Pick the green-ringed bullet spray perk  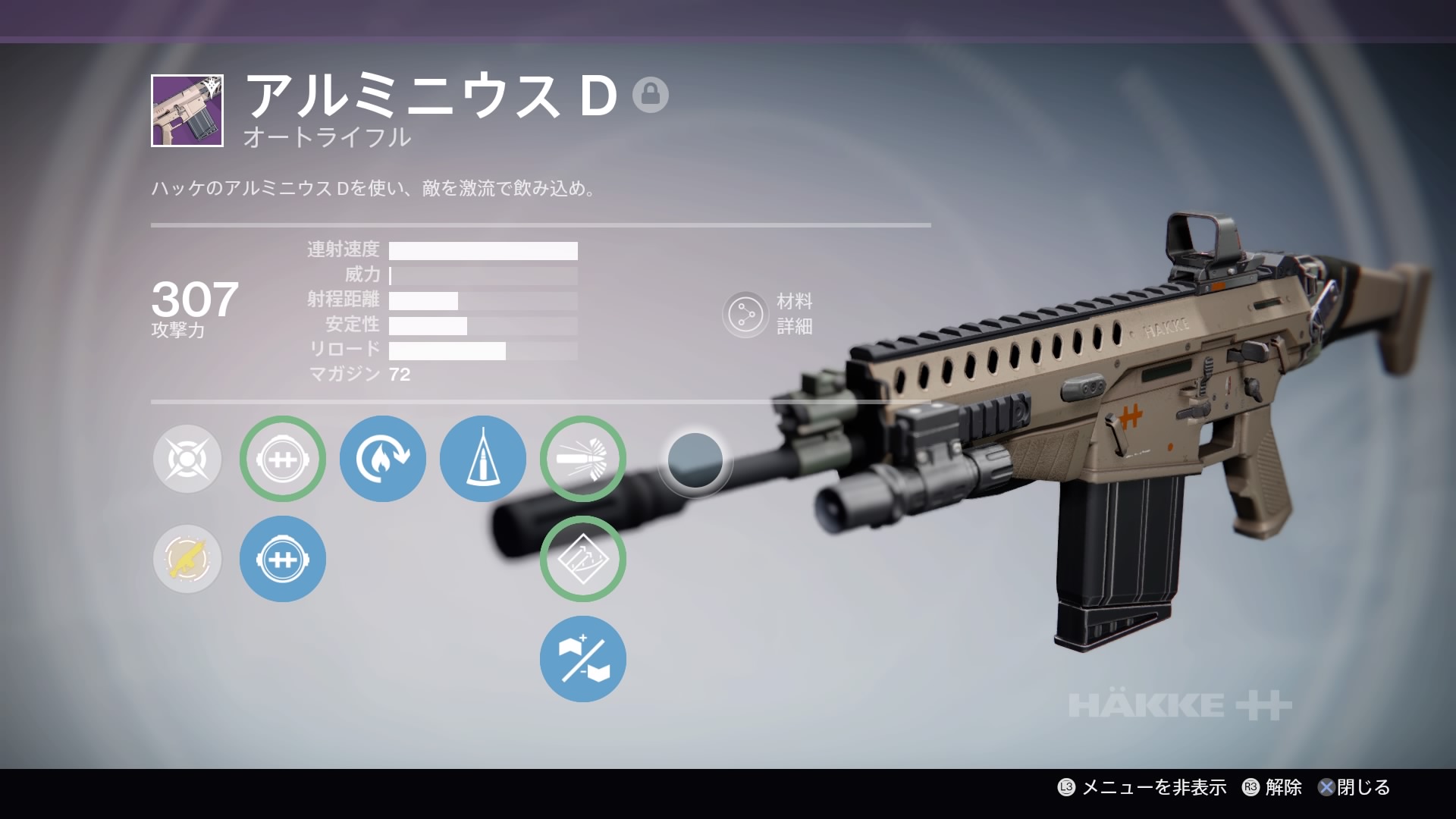click(x=583, y=459)
